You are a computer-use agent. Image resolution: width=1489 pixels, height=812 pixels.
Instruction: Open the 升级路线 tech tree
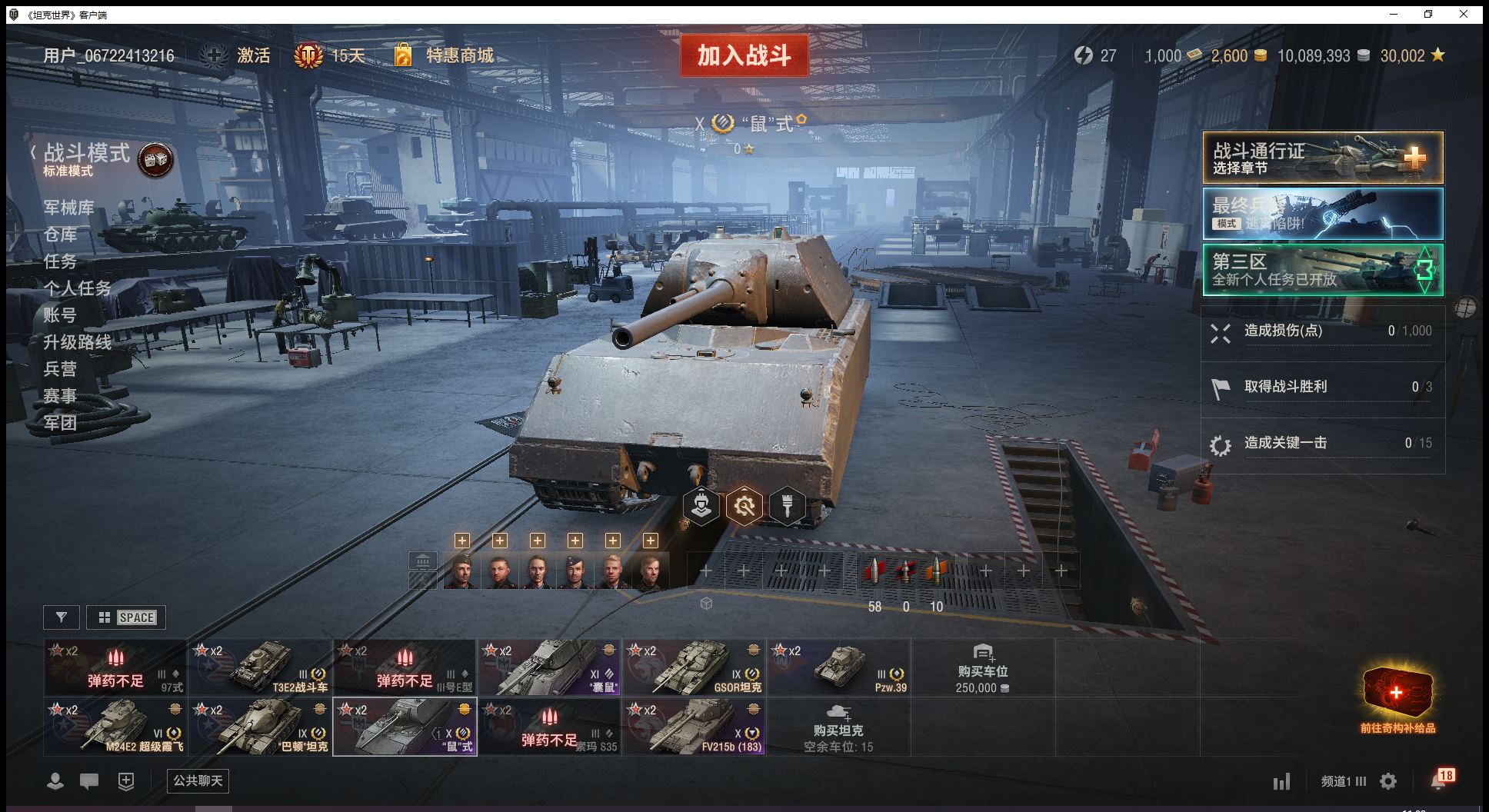point(77,342)
